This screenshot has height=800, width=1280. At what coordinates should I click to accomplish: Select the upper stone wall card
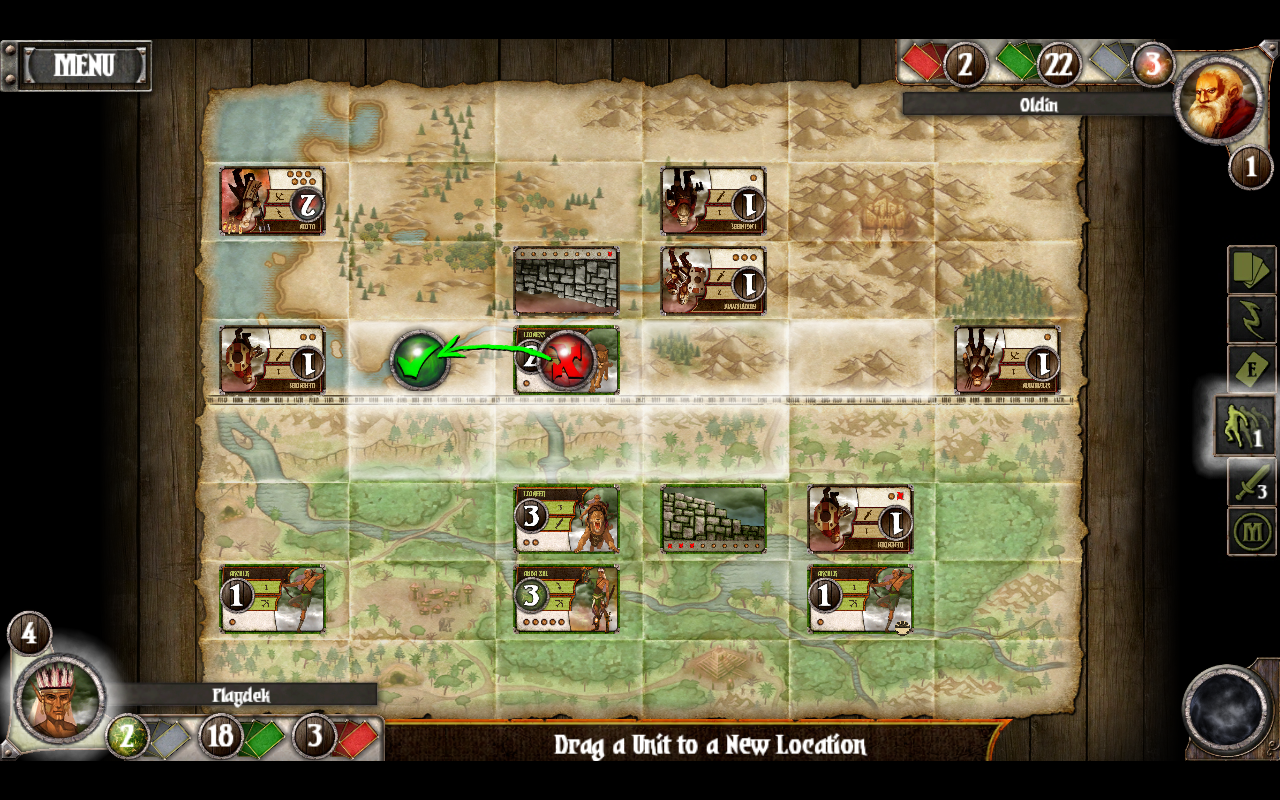click(566, 280)
